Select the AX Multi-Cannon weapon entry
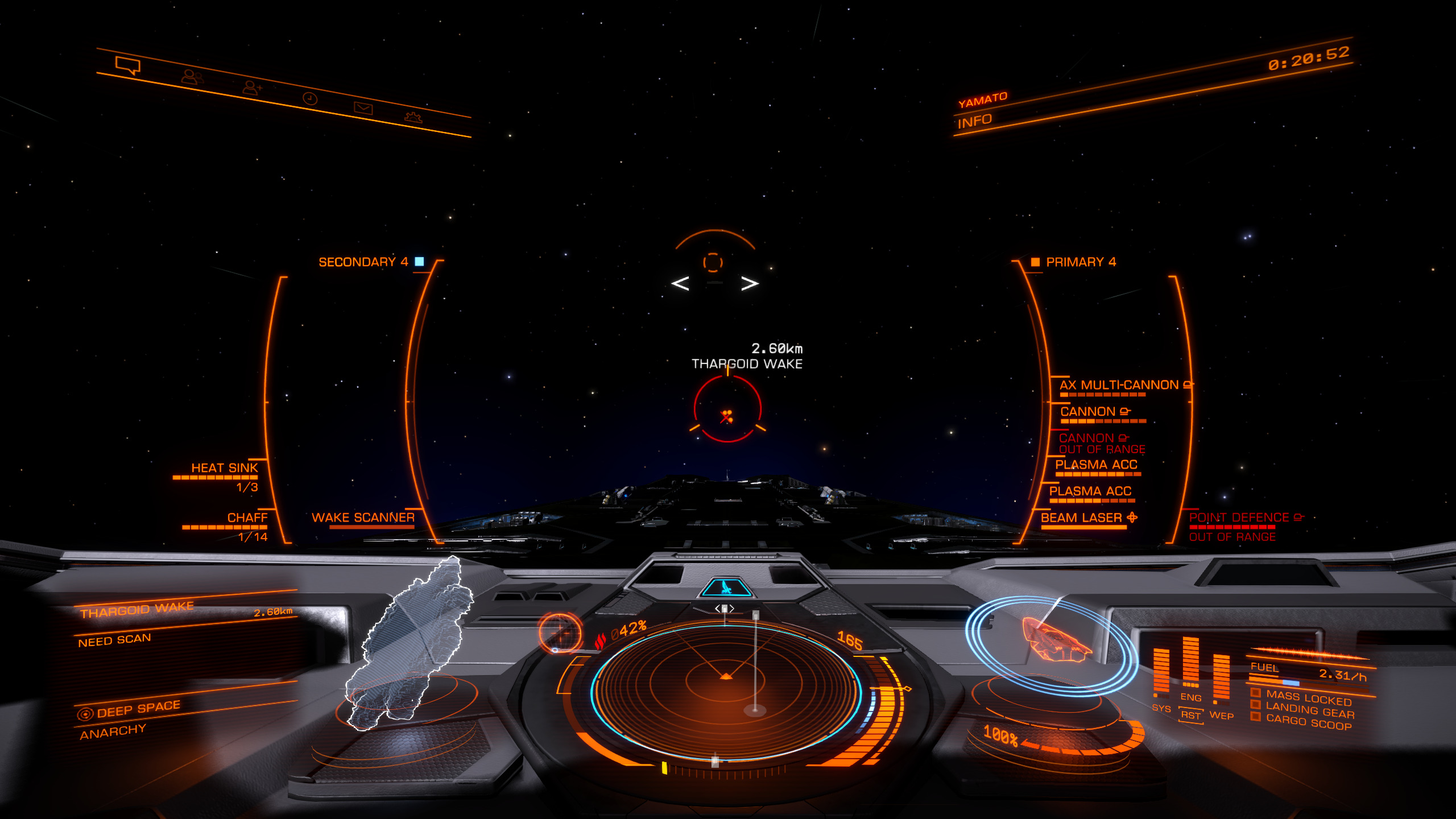 1119,386
